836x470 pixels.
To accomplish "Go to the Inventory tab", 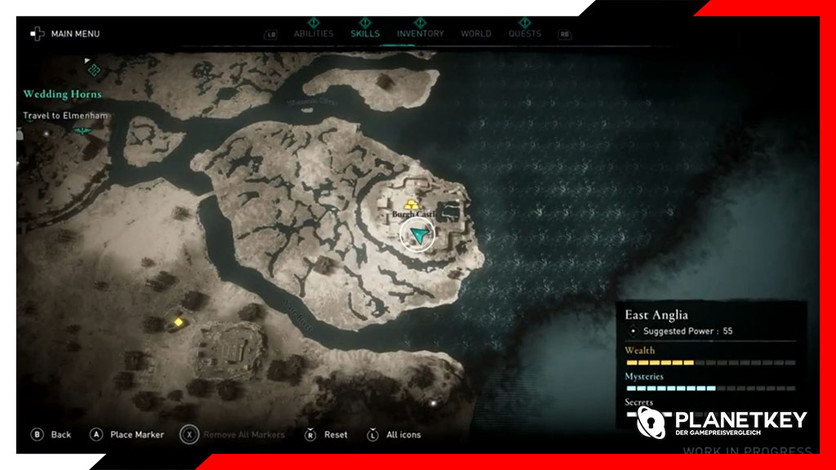I will click(x=420, y=34).
